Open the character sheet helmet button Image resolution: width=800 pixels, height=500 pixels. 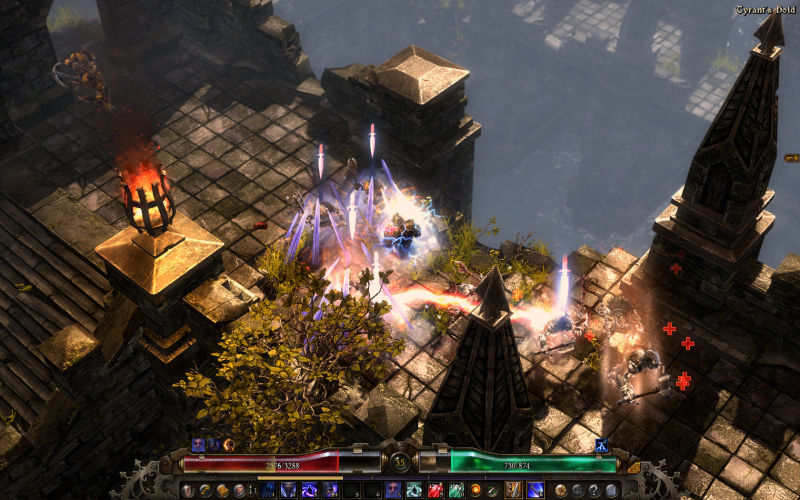(187, 489)
